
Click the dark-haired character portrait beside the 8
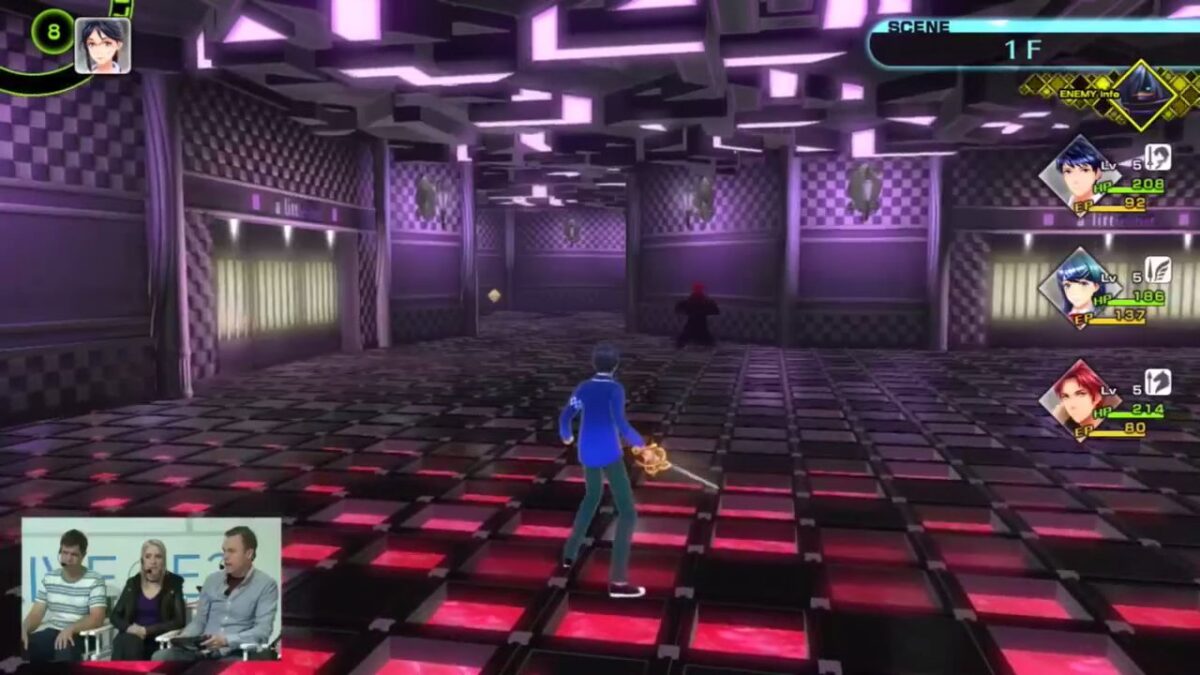tap(102, 45)
